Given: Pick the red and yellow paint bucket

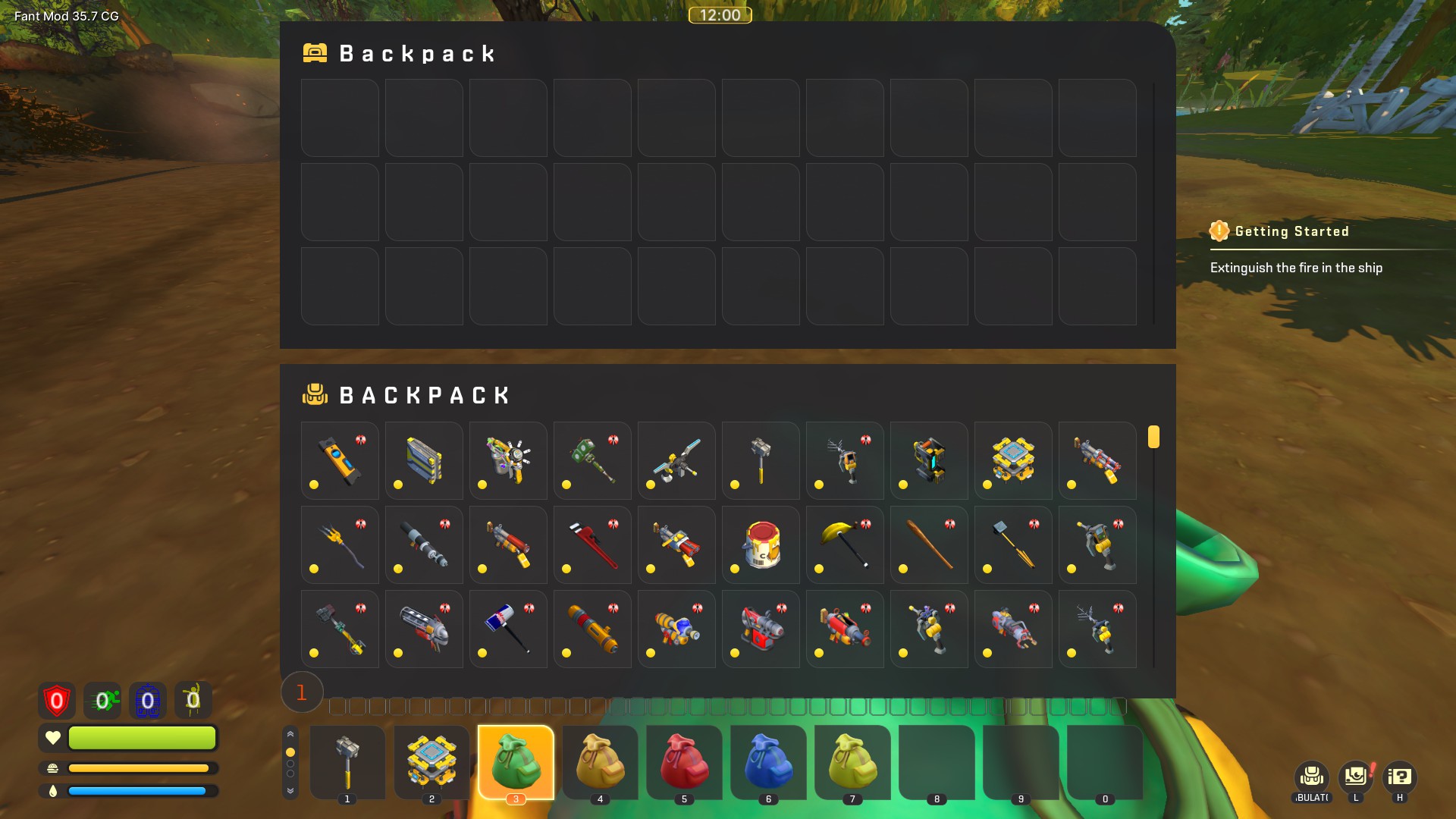Looking at the screenshot, I should pyautogui.click(x=761, y=544).
